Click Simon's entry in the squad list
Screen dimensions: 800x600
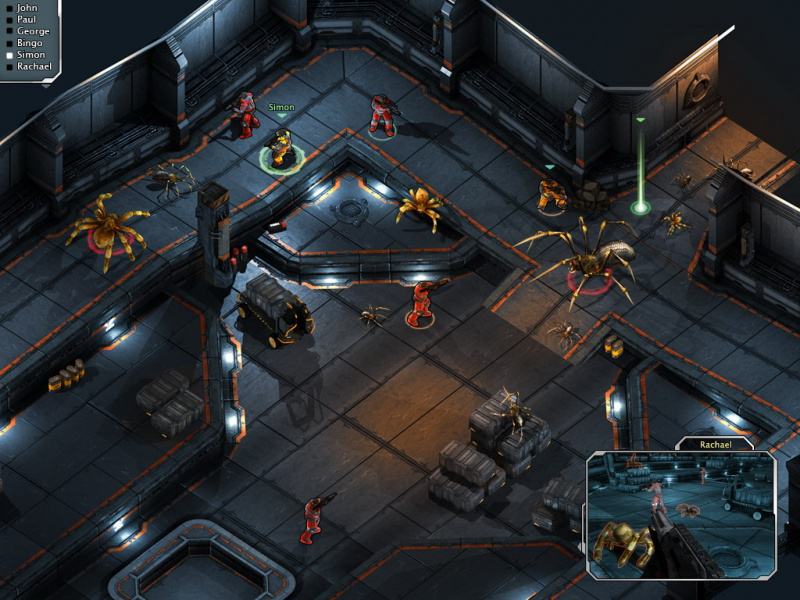pyautogui.click(x=31, y=55)
